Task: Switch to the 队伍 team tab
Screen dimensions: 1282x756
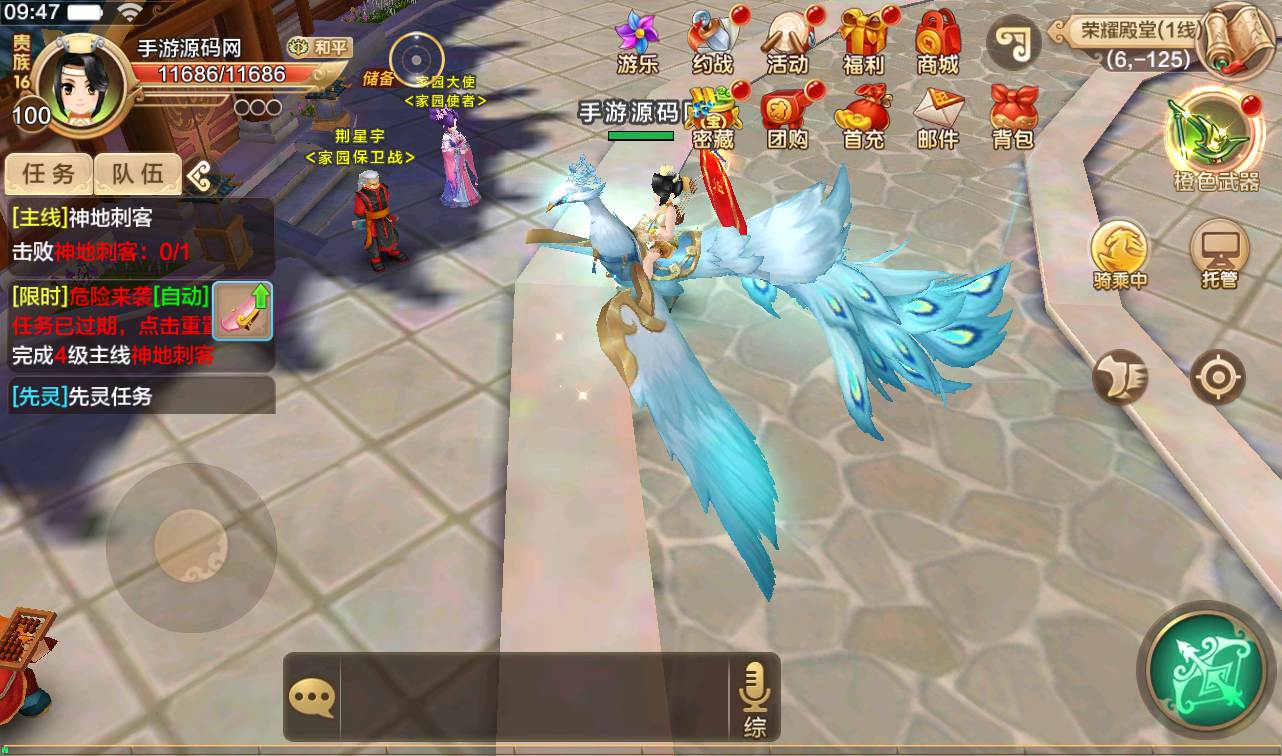Action: [x=138, y=174]
